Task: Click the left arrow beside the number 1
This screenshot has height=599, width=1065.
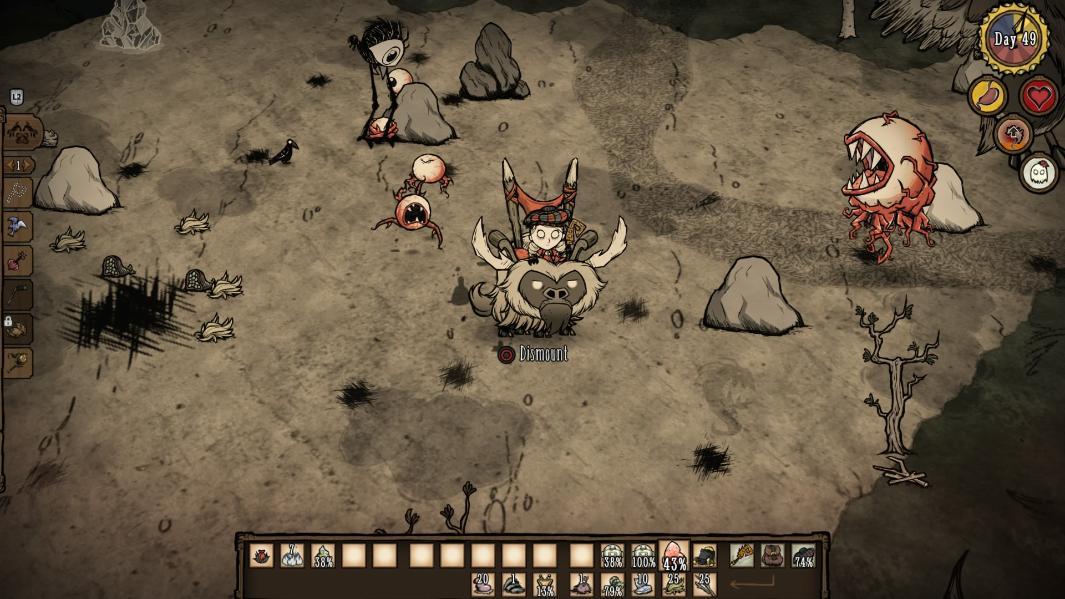Action: coord(8,166)
